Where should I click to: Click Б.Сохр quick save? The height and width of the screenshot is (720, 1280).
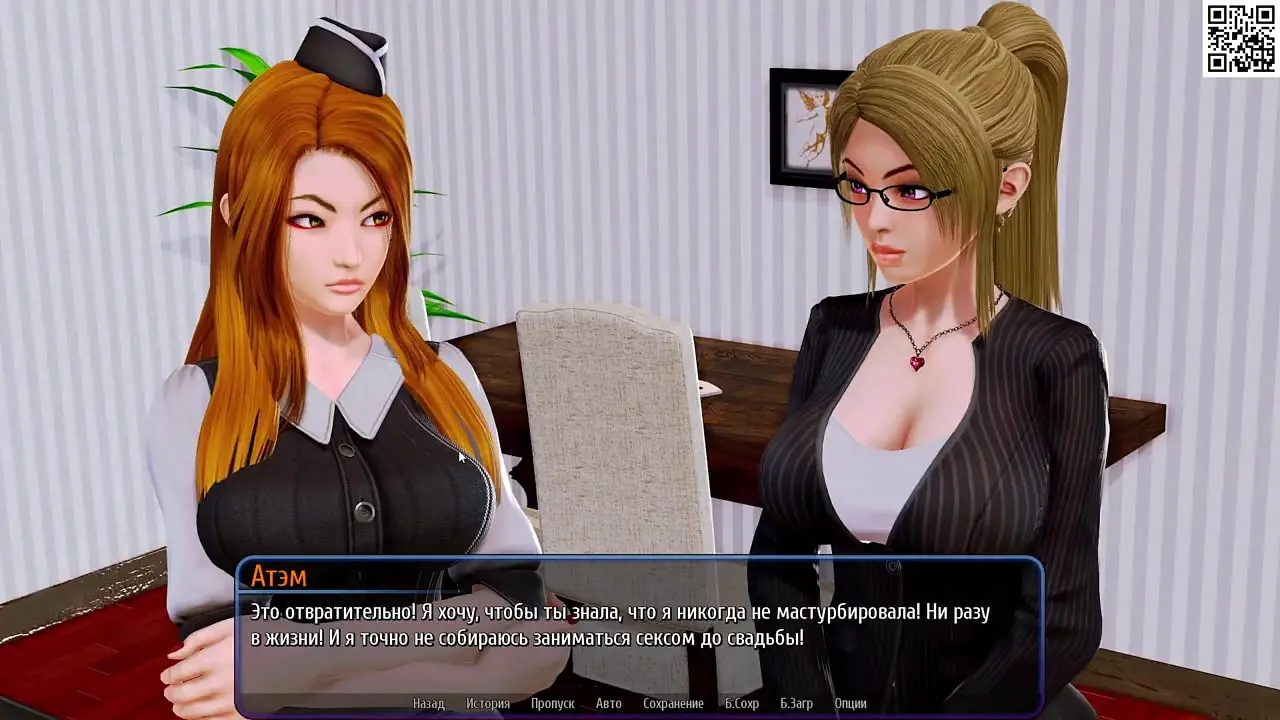tap(741, 704)
